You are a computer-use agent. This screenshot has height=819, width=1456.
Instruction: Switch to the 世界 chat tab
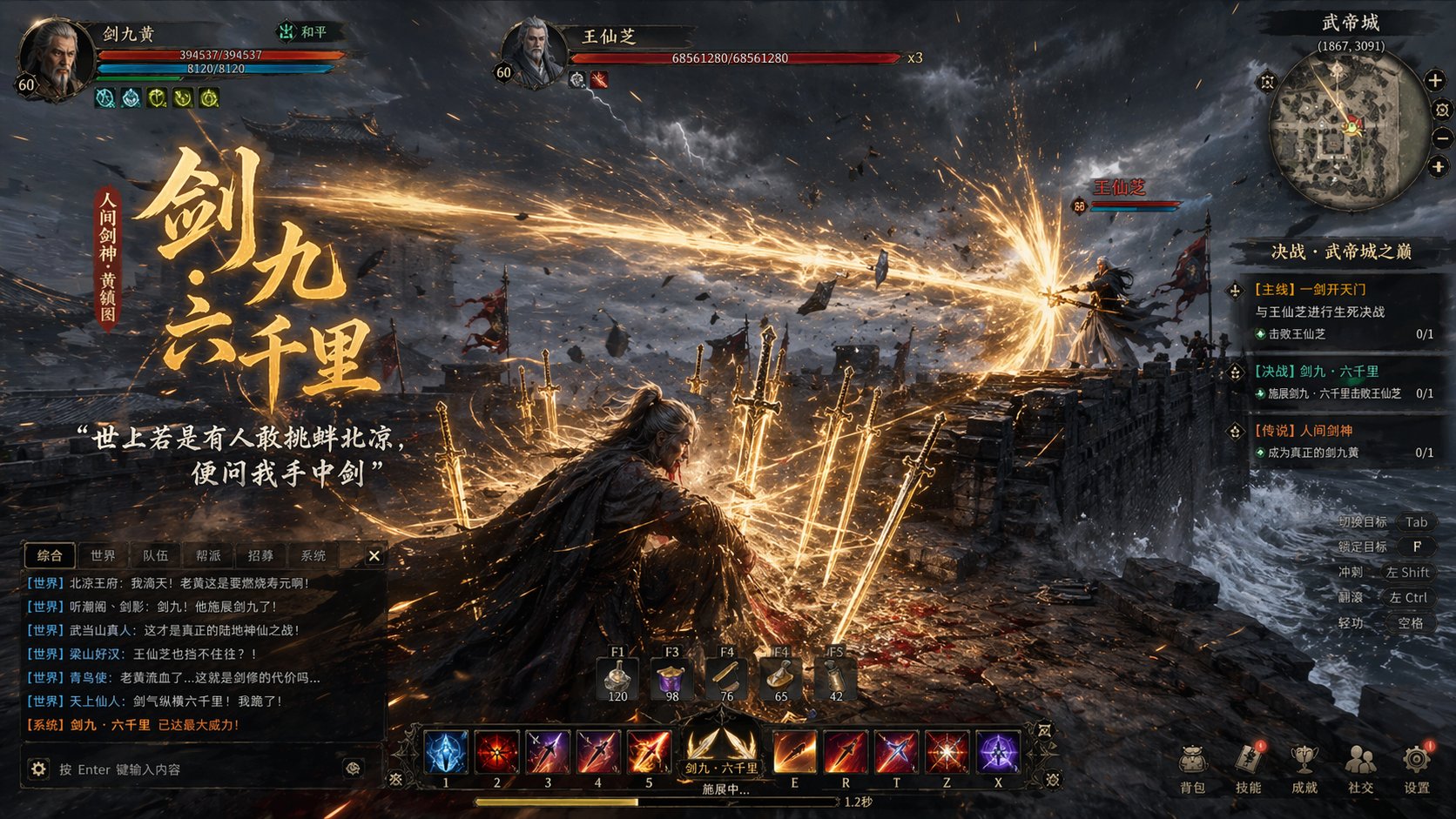[x=103, y=555]
